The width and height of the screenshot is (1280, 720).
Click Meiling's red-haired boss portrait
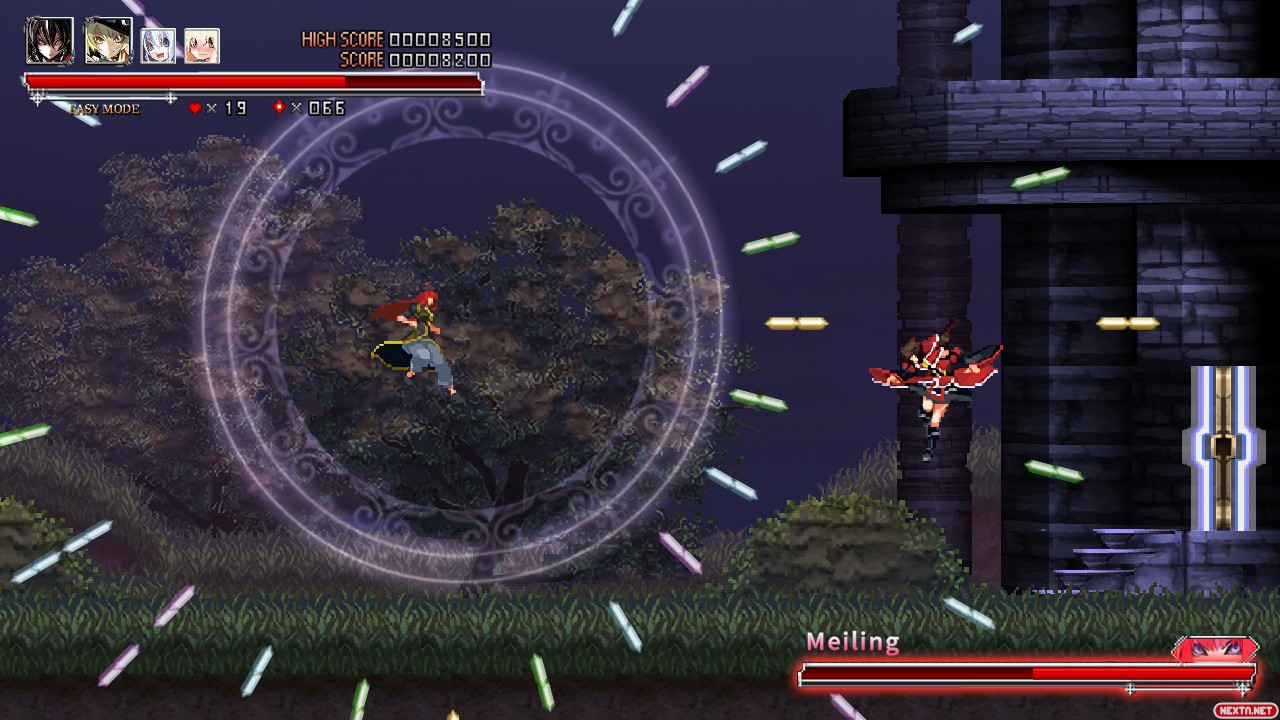pyautogui.click(x=1217, y=651)
